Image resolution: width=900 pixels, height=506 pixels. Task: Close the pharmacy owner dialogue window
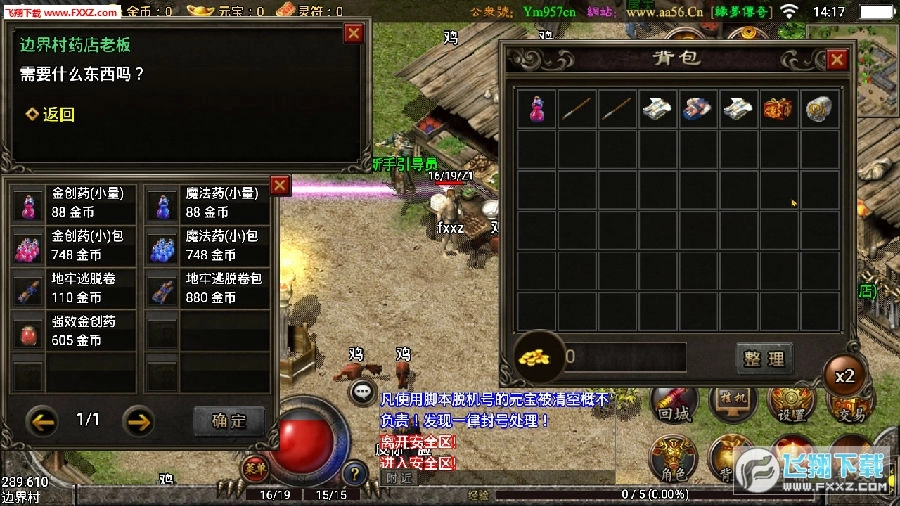pyautogui.click(x=353, y=33)
